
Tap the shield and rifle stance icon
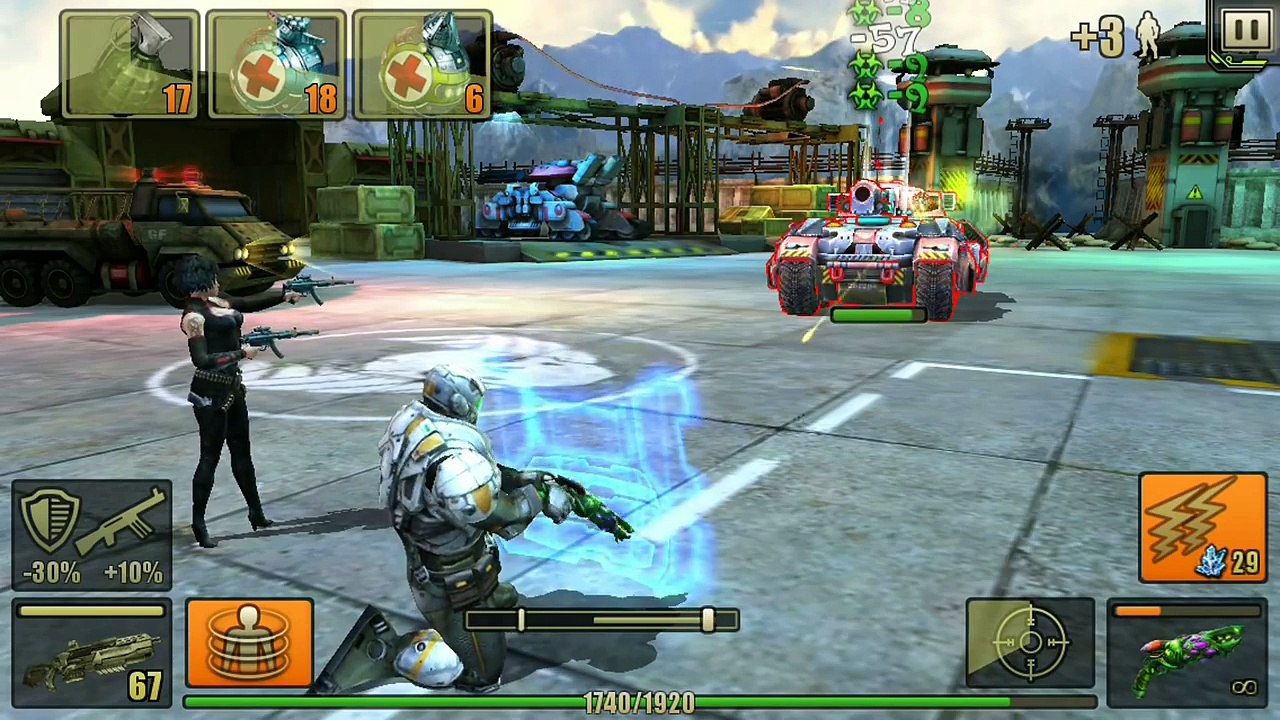(x=92, y=535)
